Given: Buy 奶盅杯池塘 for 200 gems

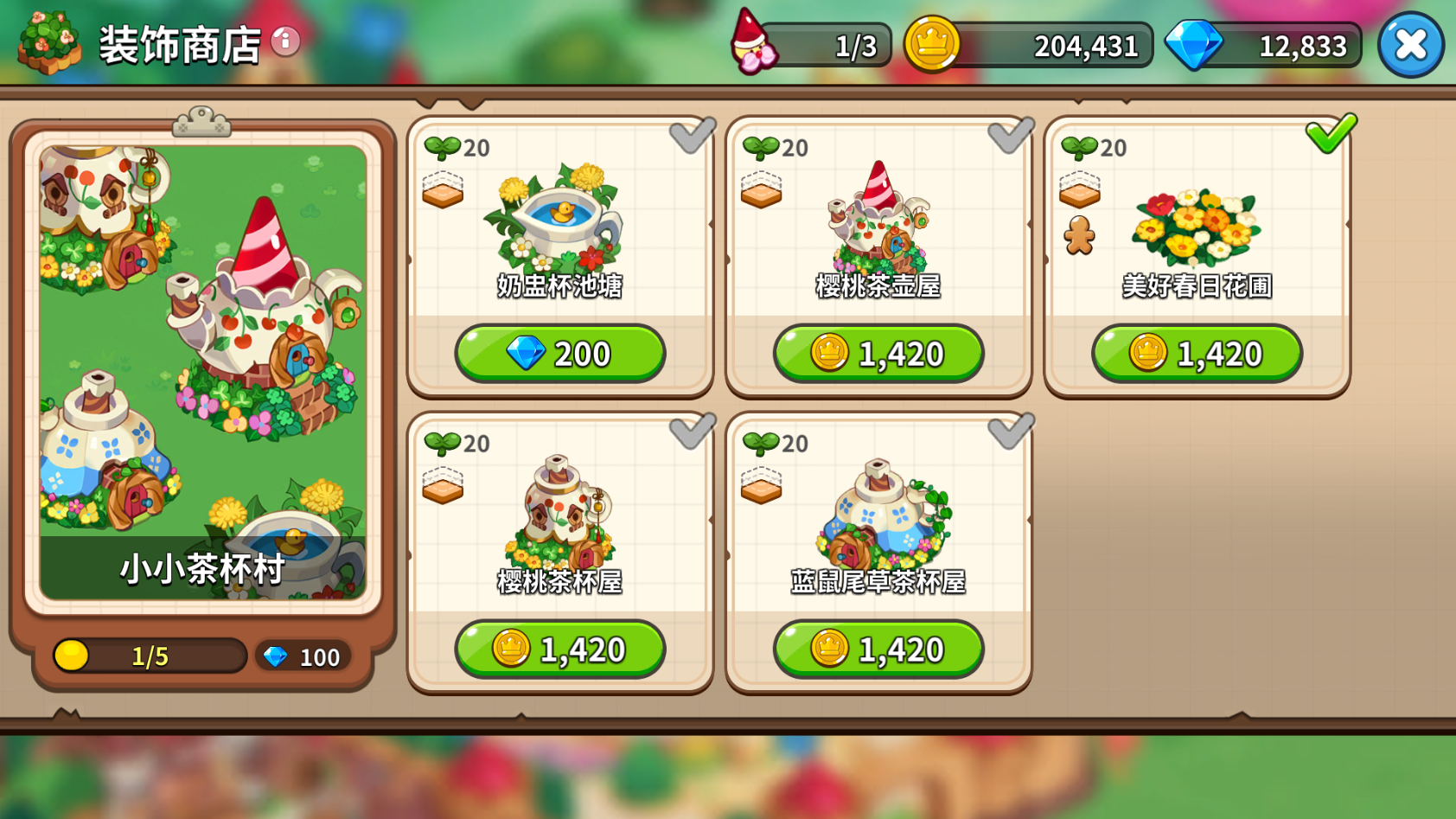Looking at the screenshot, I should click(560, 353).
